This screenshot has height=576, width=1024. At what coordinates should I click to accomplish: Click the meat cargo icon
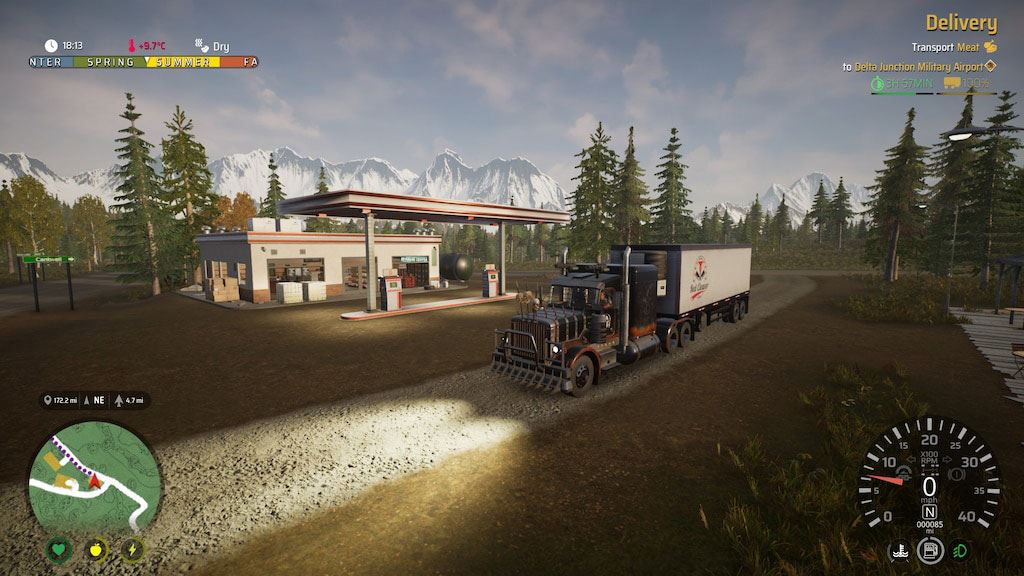click(x=990, y=46)
